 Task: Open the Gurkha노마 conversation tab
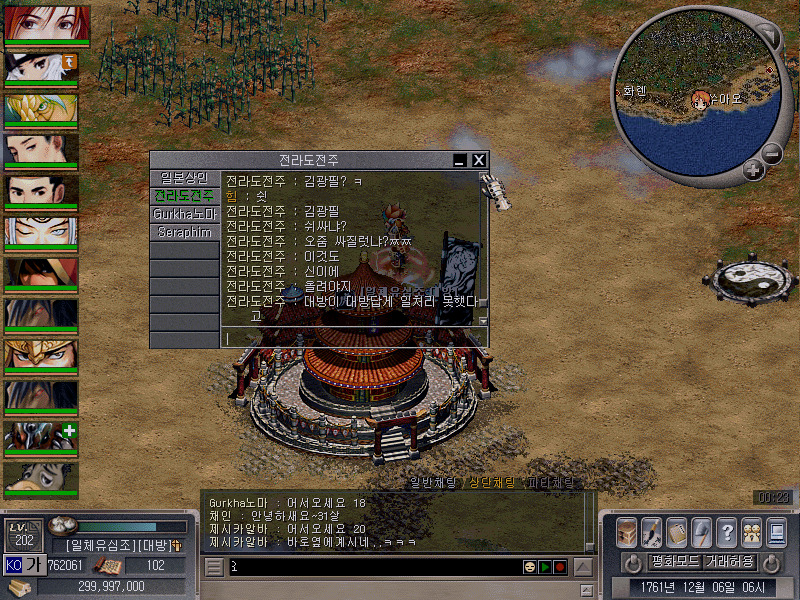click(184, 214)
